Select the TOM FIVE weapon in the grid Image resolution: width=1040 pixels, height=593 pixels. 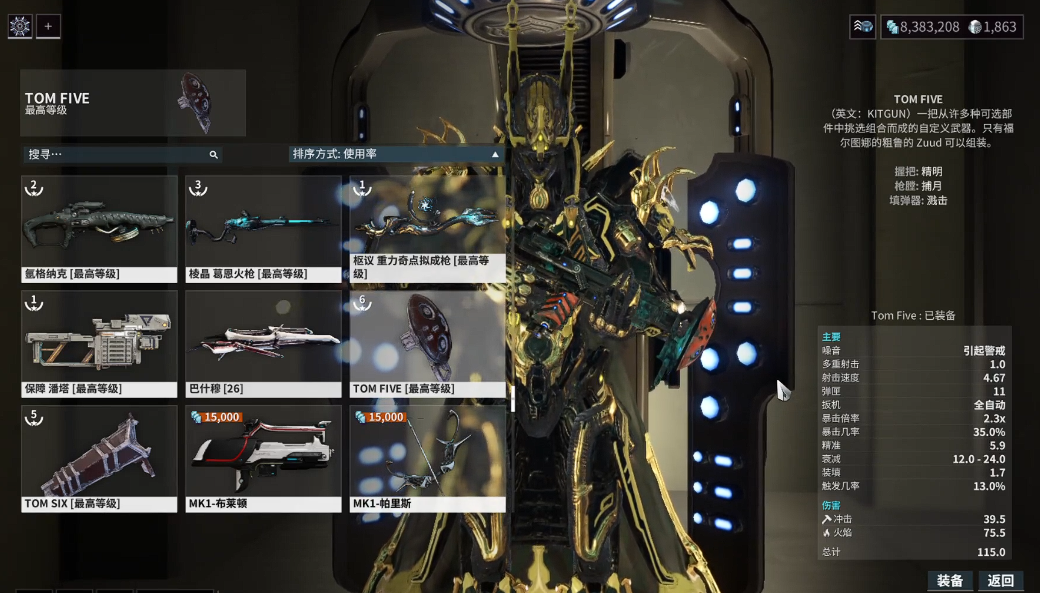pyautogui.click(x=427, y=343)
